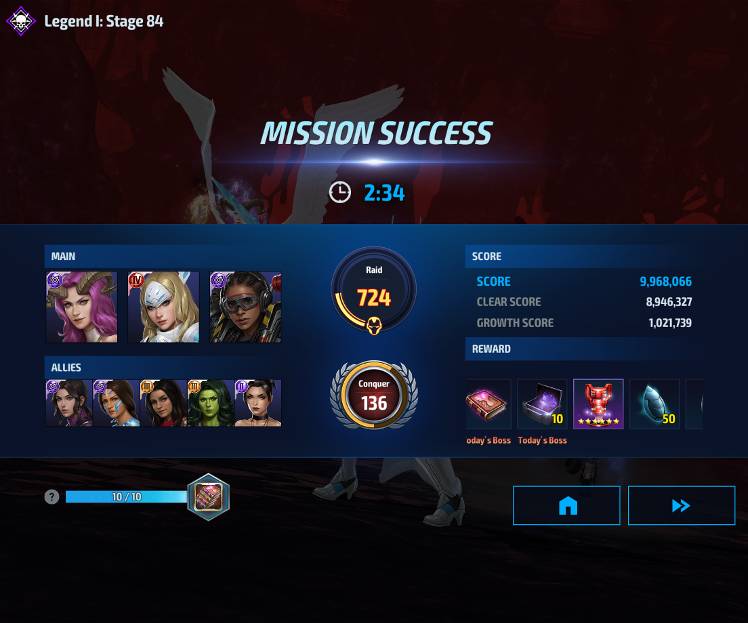Select the purple-haired horned hero portrait
This screenshot has width=748, height=623.
coord(81,307)
